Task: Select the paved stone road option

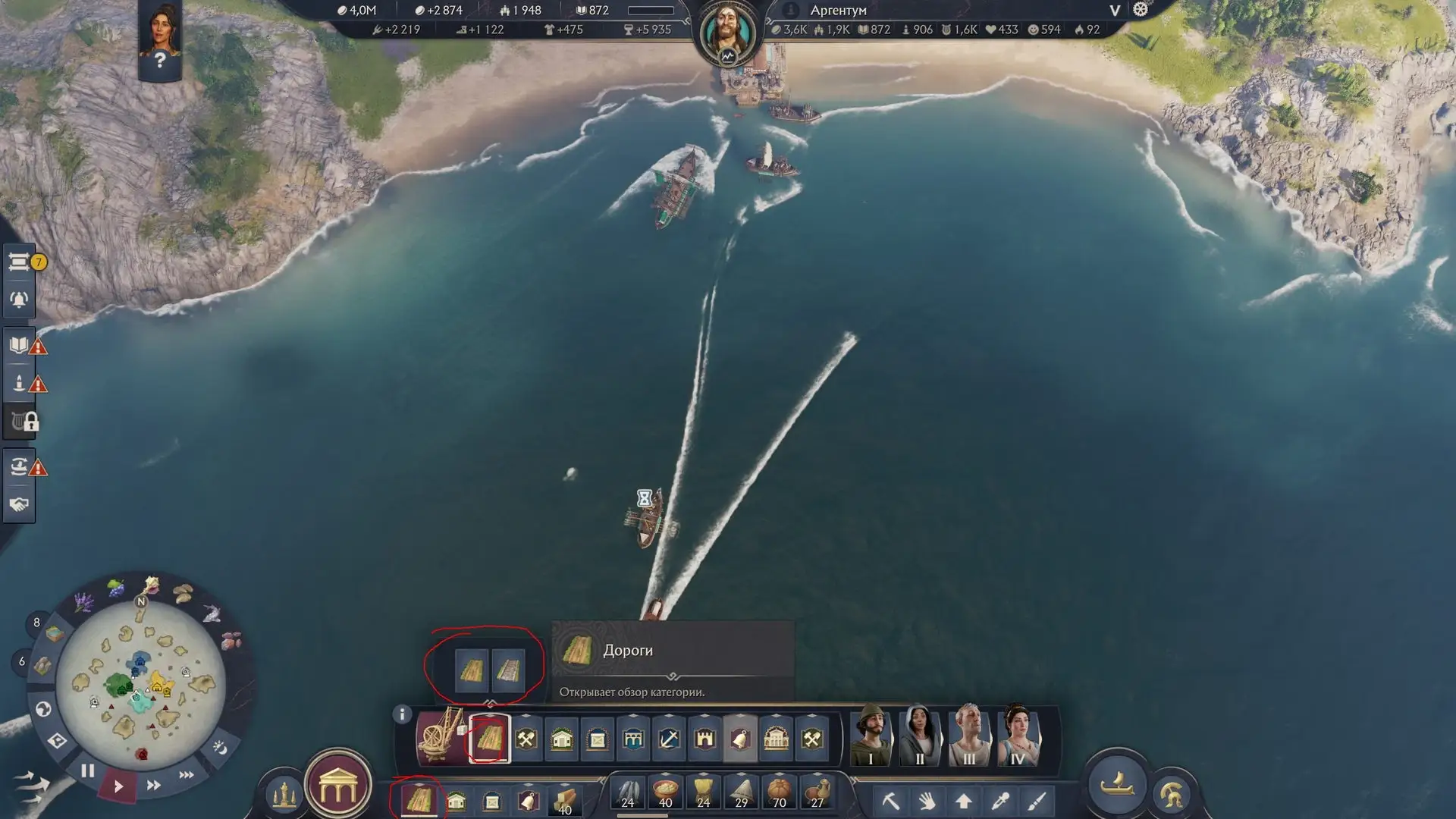Action: click(x=508, y=670)
